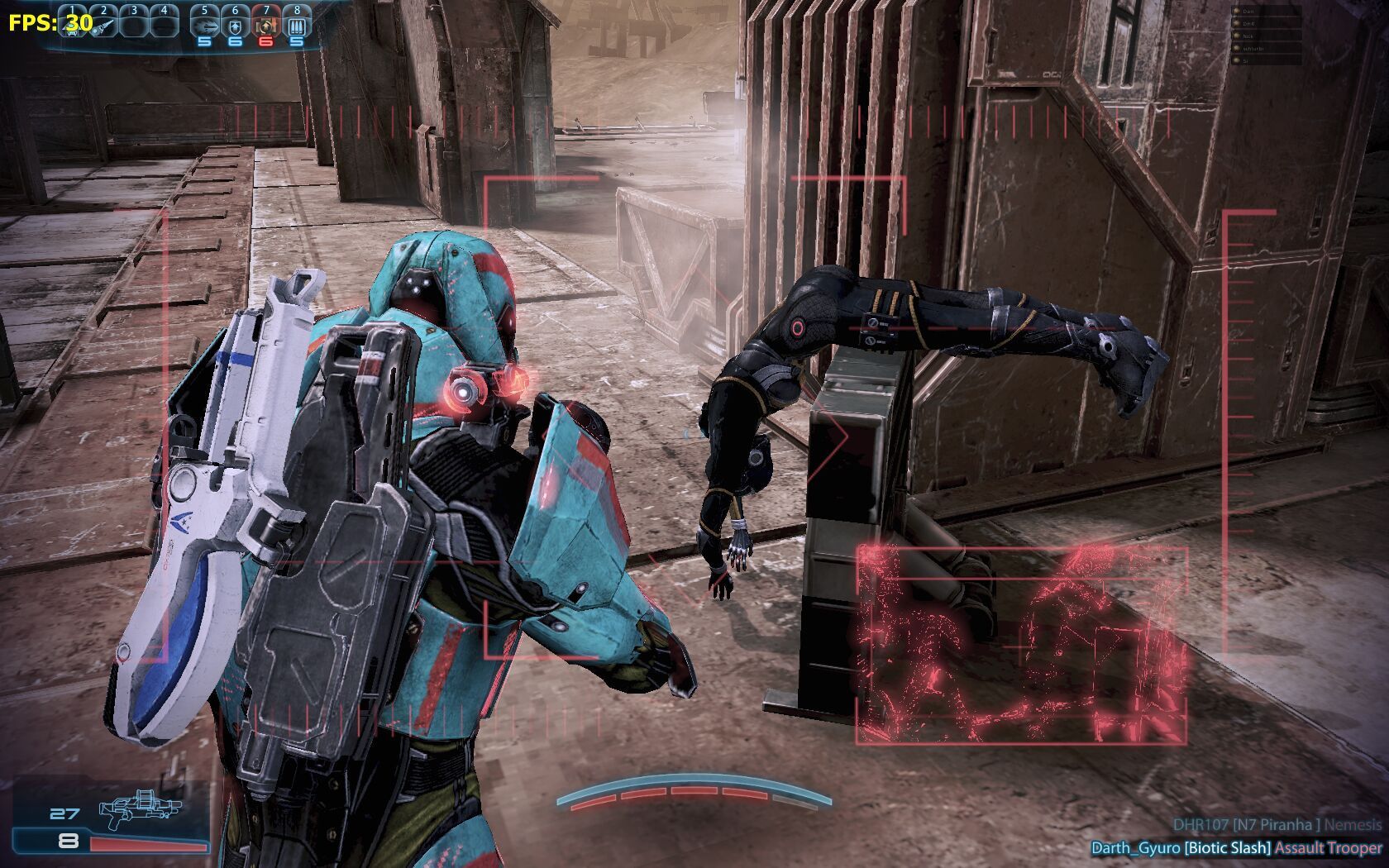This screenshot has height=868, width=1389.
Task: Activate the power in hotbar slot 1
Action: pyautogui.click(x=73, y=24)
